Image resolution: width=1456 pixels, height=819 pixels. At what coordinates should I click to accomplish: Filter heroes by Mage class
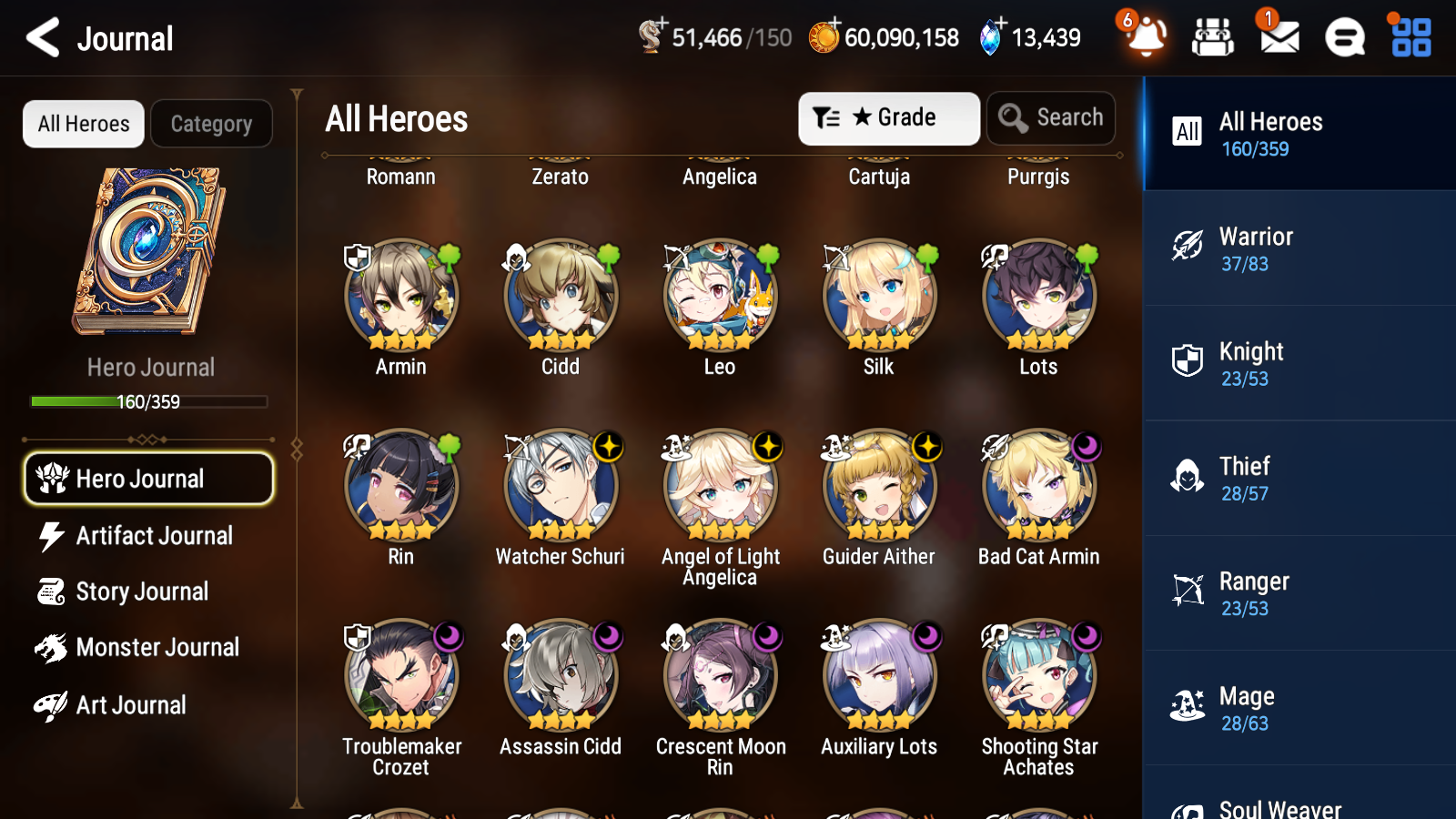(x=1299, y=708)
